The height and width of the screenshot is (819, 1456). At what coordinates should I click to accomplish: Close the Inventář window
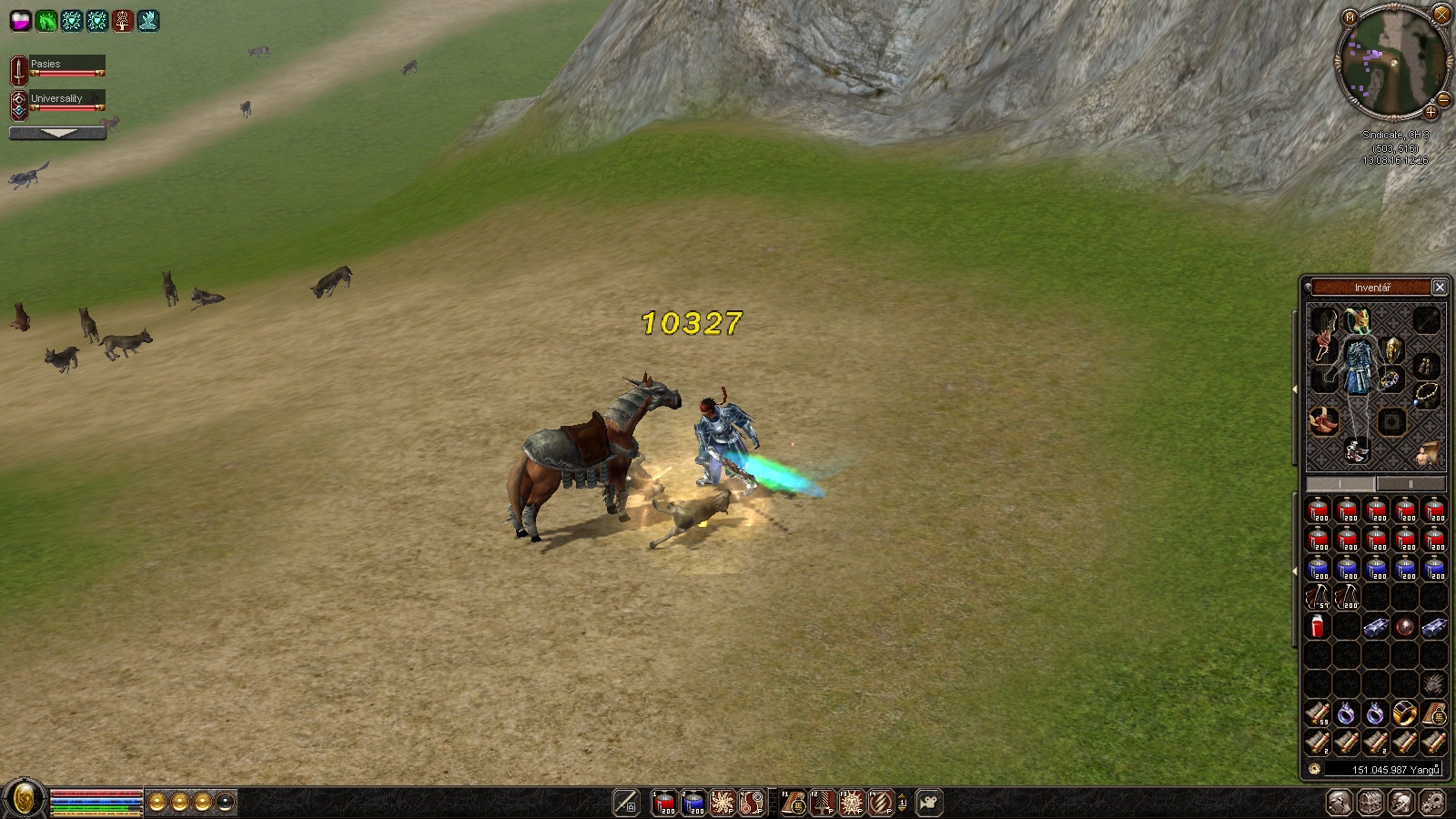point(1440,288)
